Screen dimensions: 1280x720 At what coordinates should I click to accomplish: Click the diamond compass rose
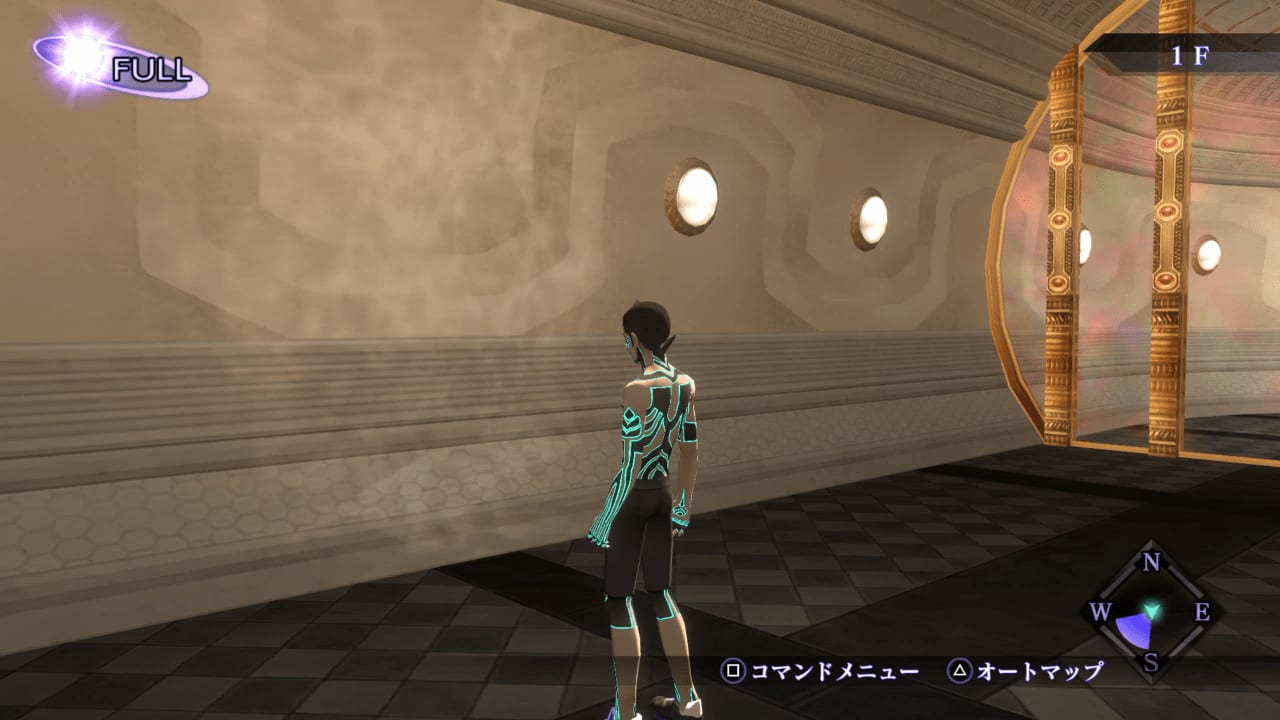coord(1153,610)
